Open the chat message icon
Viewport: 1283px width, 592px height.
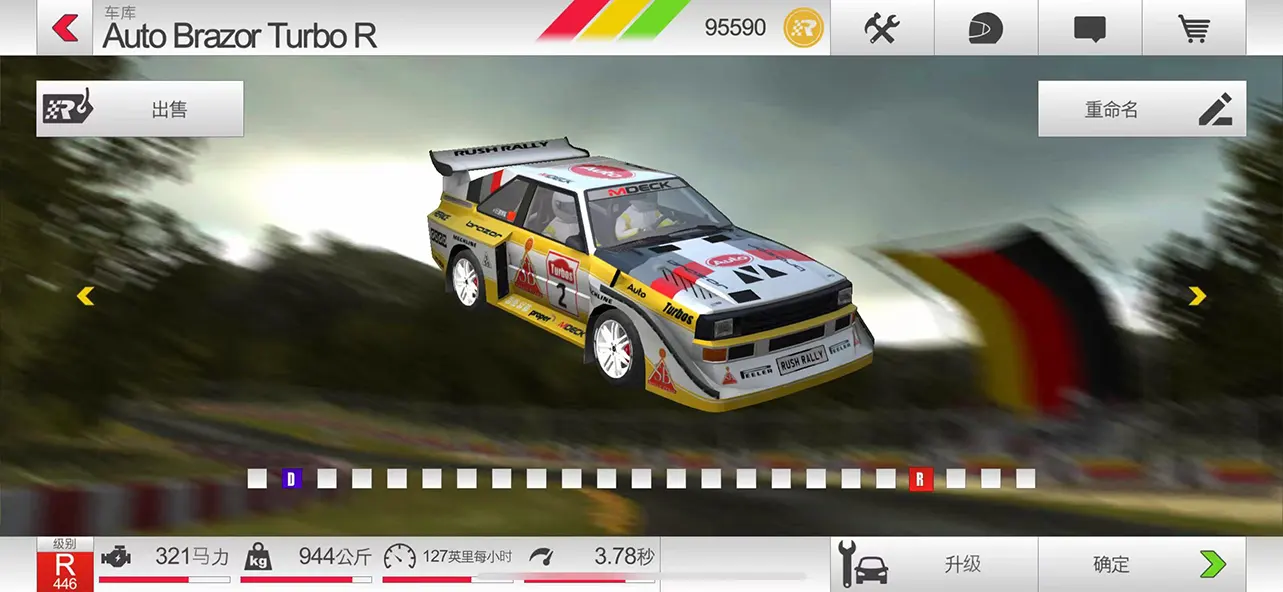pos(1089,28)
